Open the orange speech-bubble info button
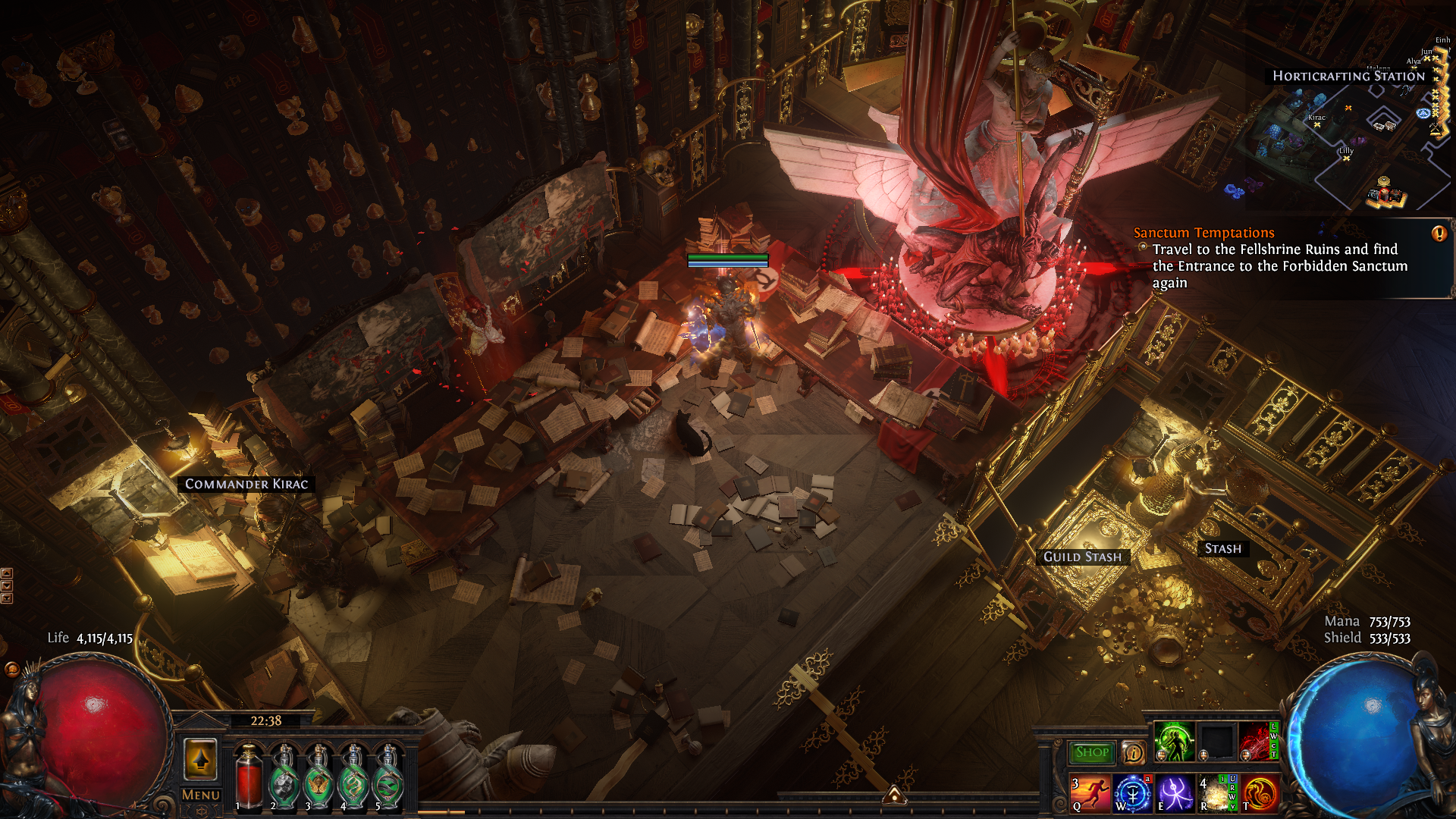 click(x=1133, y=752)
